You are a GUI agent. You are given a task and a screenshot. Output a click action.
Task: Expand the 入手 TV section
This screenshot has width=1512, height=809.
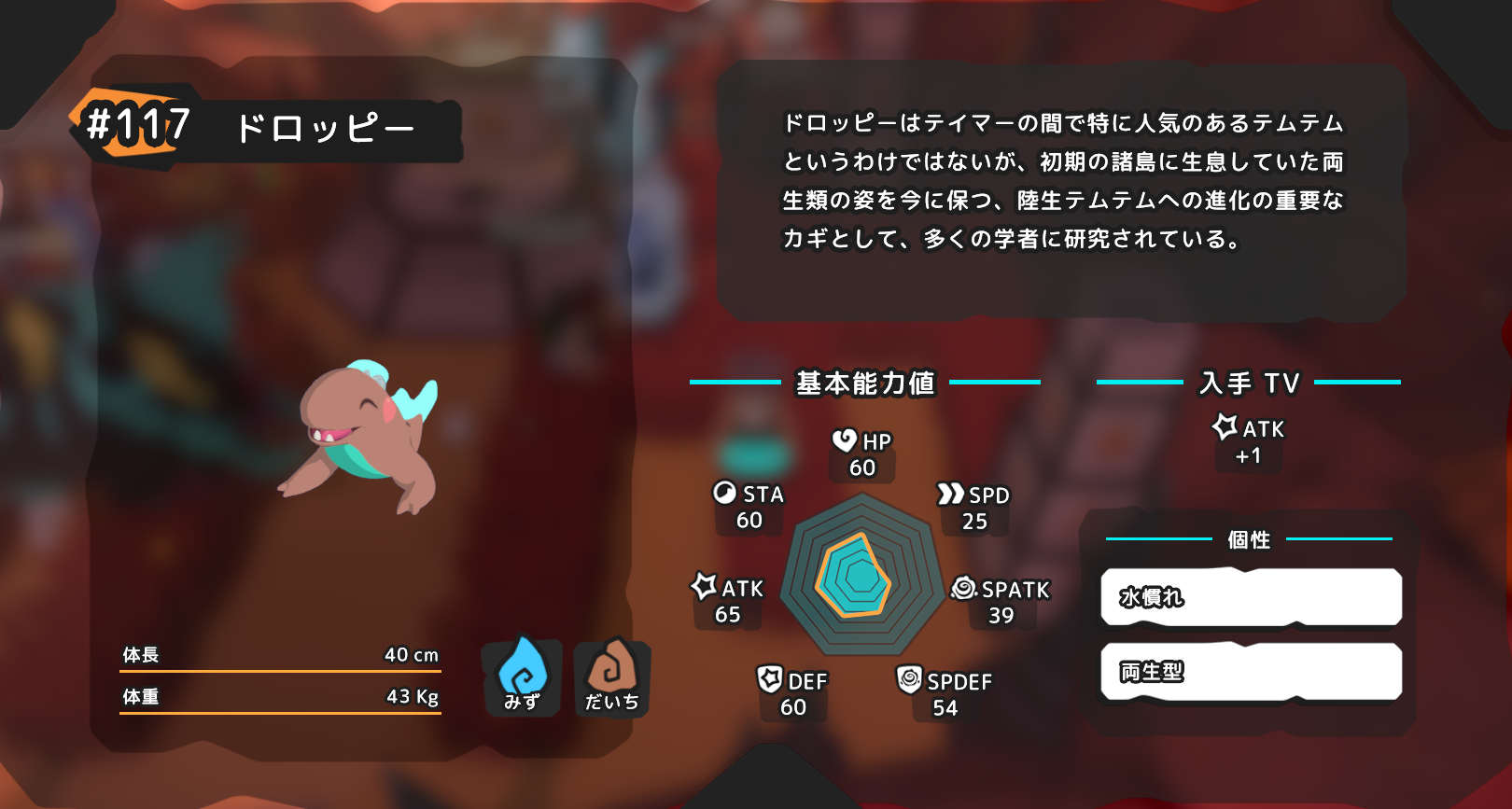(x=1251, y=382)
